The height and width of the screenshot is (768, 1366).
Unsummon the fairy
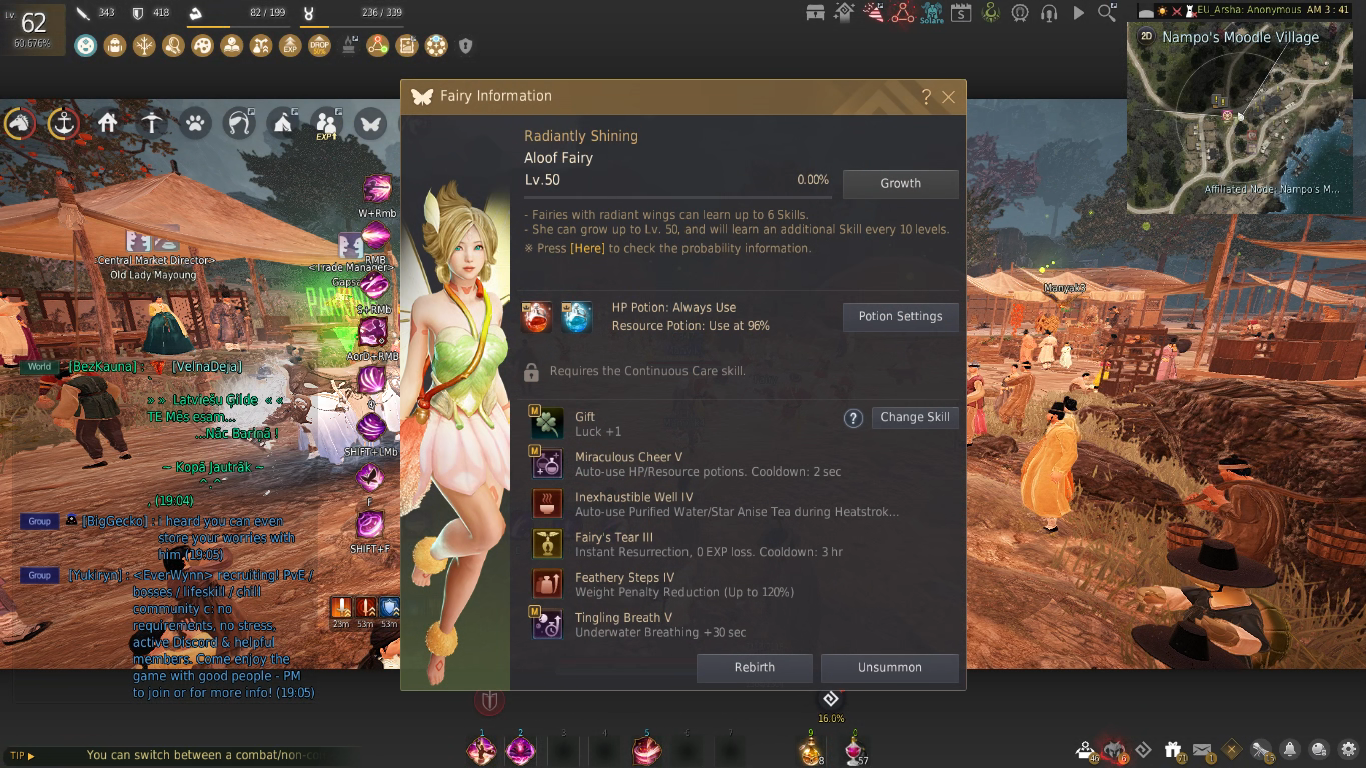[889, 668]
